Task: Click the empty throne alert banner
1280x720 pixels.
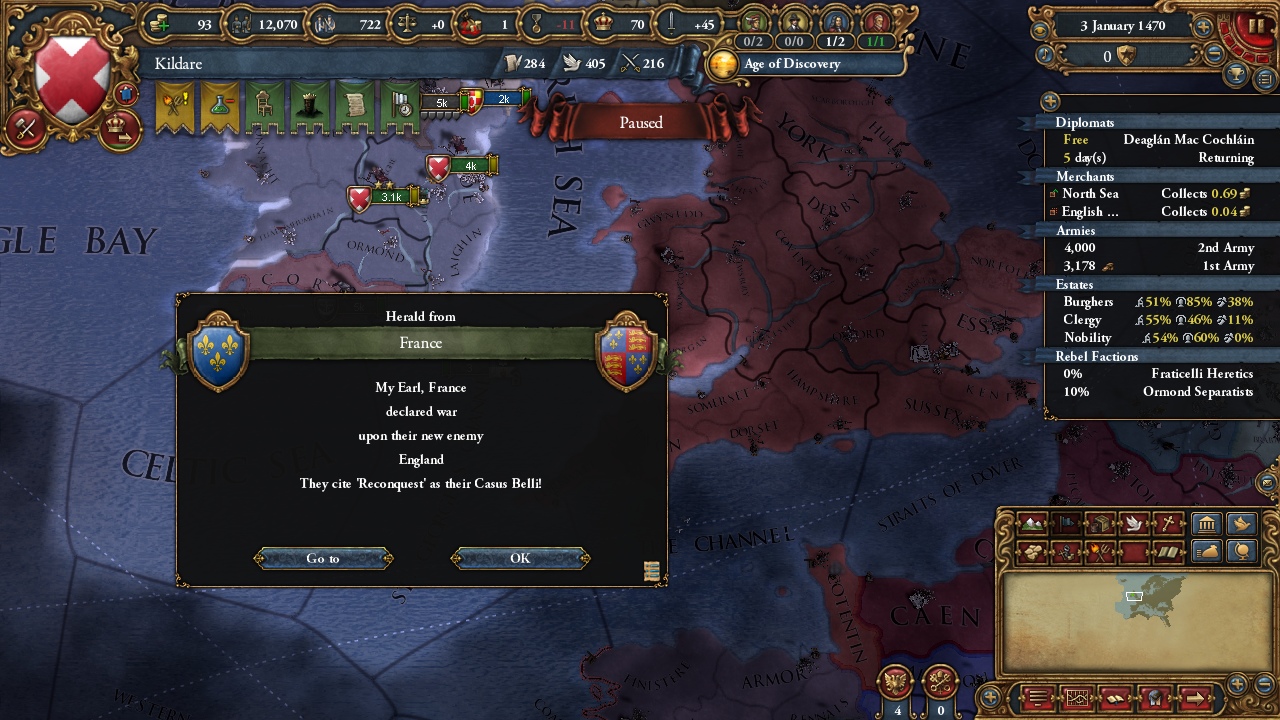Action: click(263, 107)
